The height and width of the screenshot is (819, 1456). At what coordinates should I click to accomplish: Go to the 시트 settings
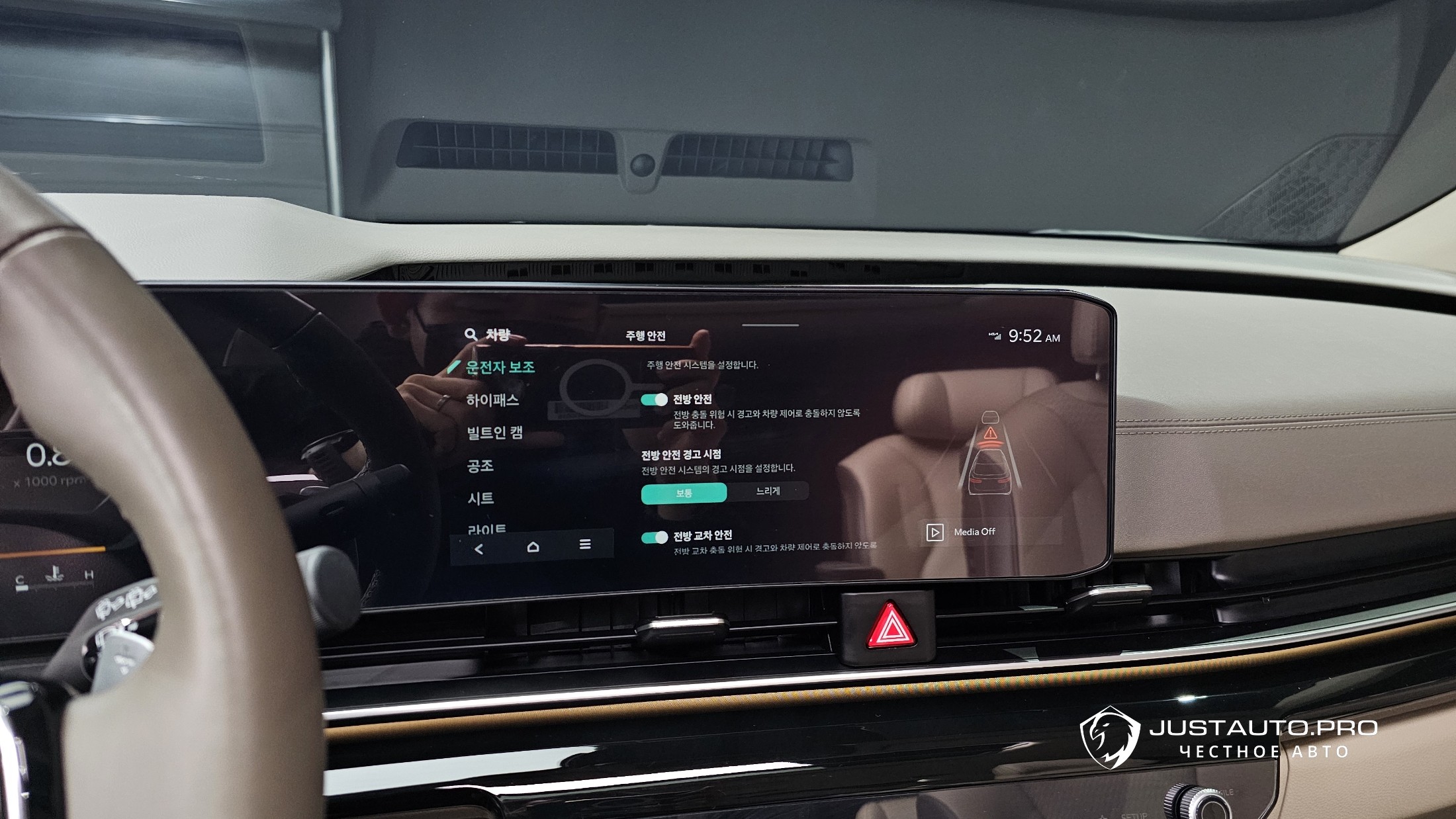[x=481, y=498]
